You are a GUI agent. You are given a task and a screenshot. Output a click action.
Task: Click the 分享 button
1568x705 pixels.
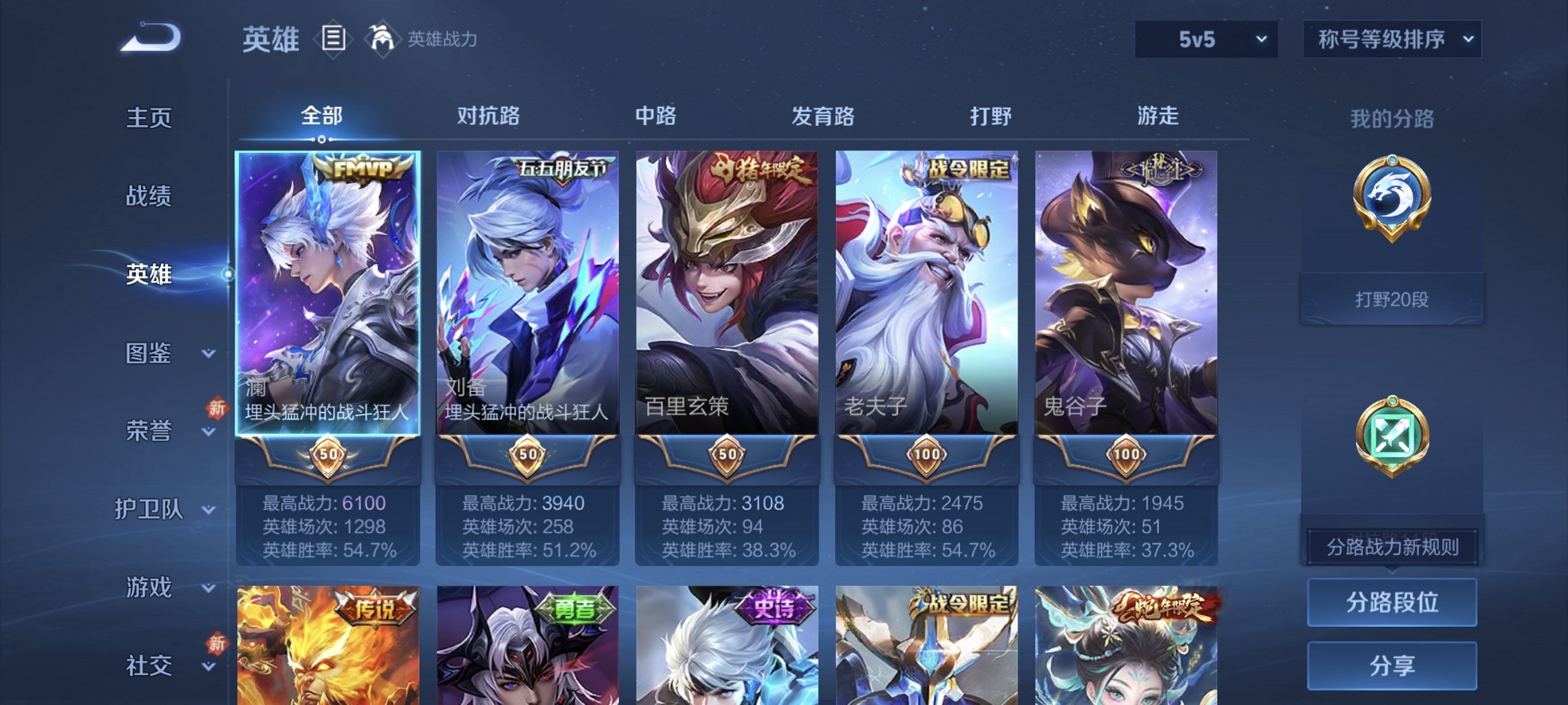[x=1392, y=665]
